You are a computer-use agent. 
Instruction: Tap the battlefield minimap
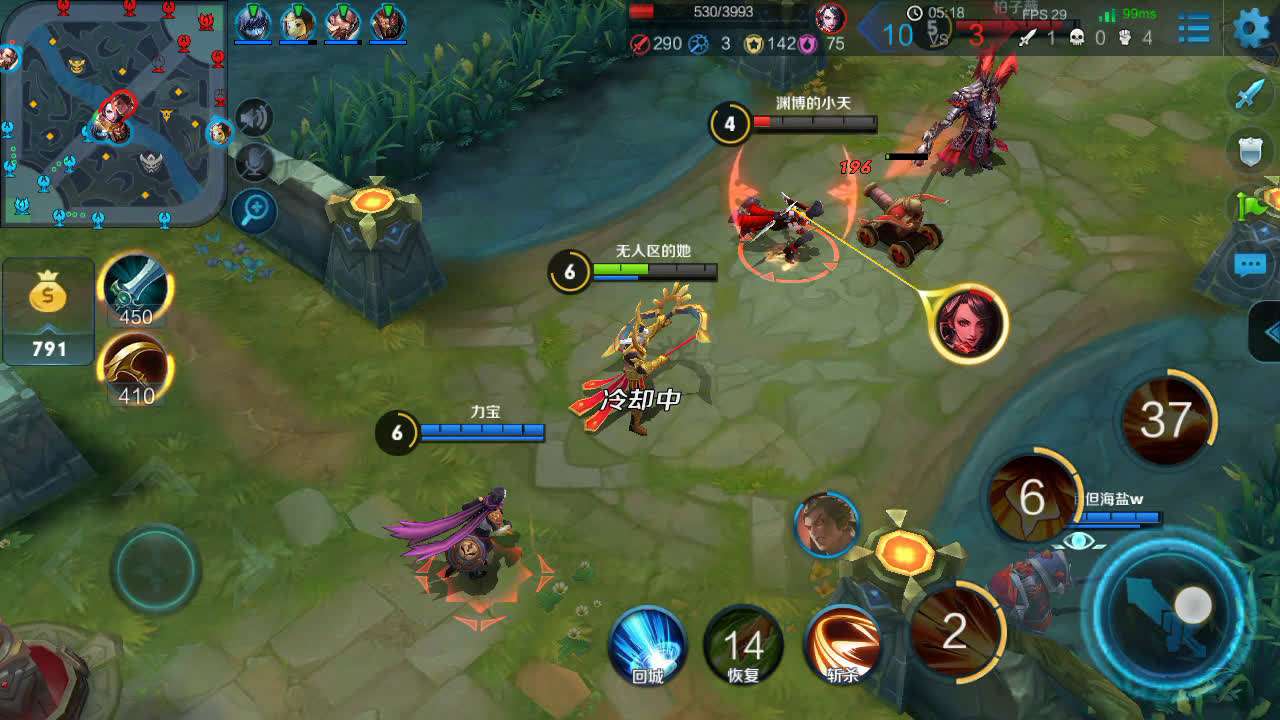(112, 110)
